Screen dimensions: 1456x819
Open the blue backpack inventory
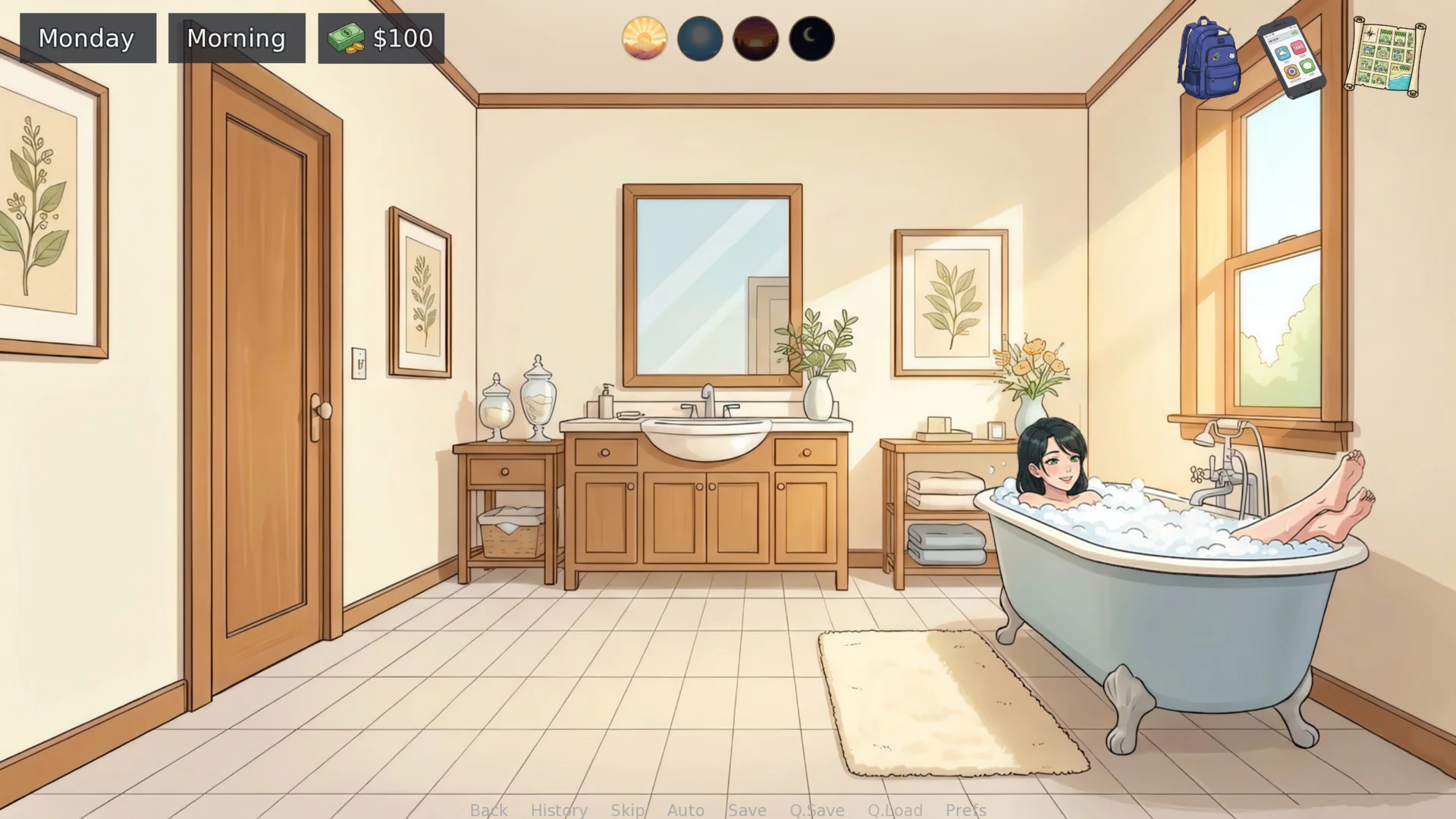point(1209,58)
